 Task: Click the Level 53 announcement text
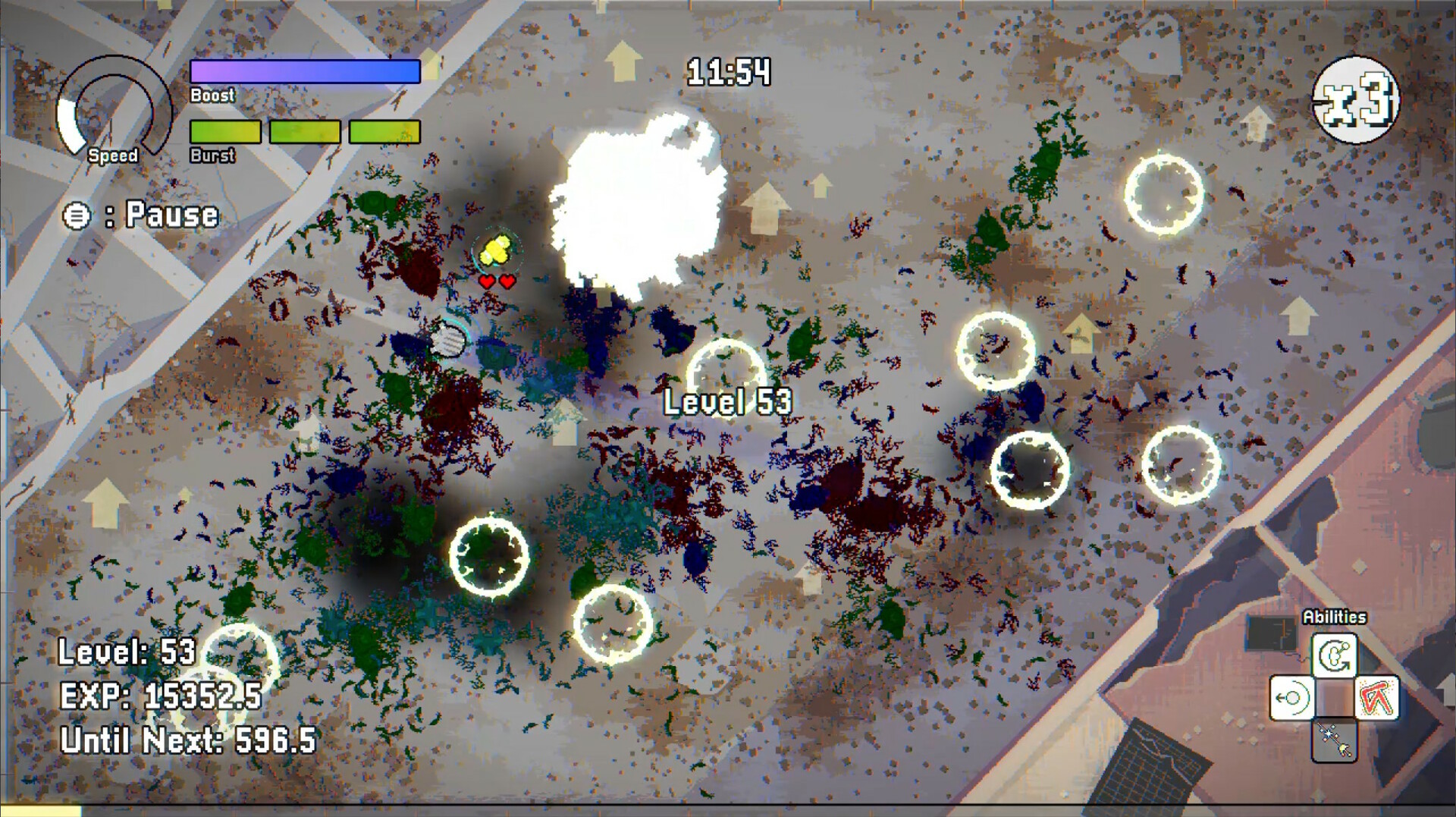(x=729, y=403)
